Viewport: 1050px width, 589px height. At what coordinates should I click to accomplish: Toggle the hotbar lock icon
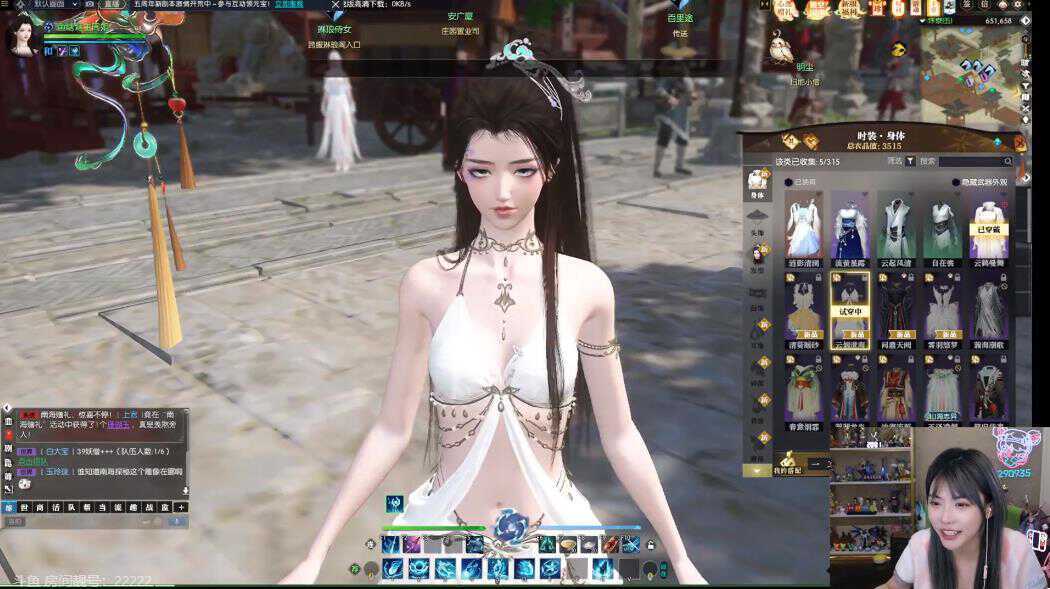coord(651,545)
